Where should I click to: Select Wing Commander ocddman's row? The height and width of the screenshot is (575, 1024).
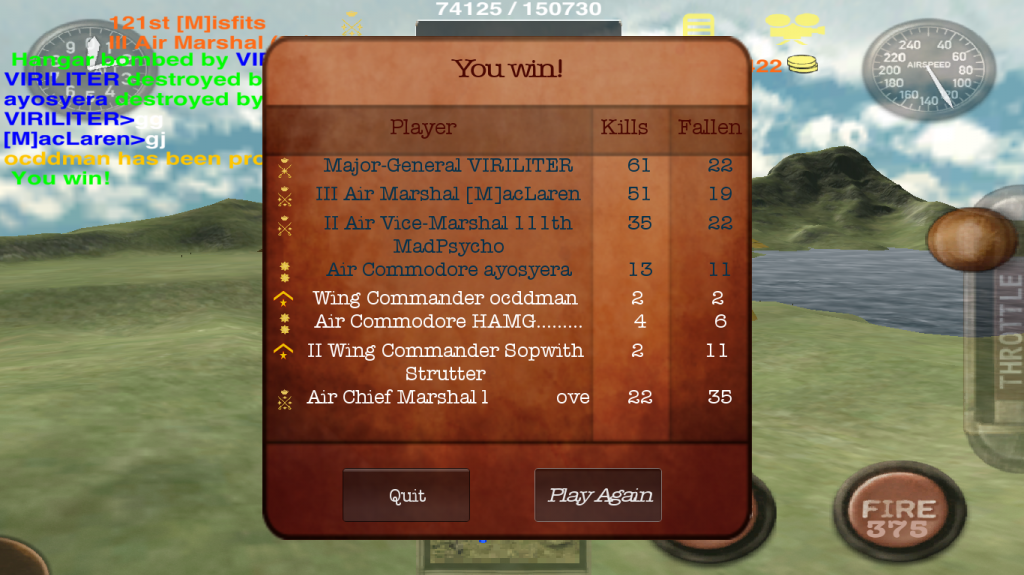point(445,298)
